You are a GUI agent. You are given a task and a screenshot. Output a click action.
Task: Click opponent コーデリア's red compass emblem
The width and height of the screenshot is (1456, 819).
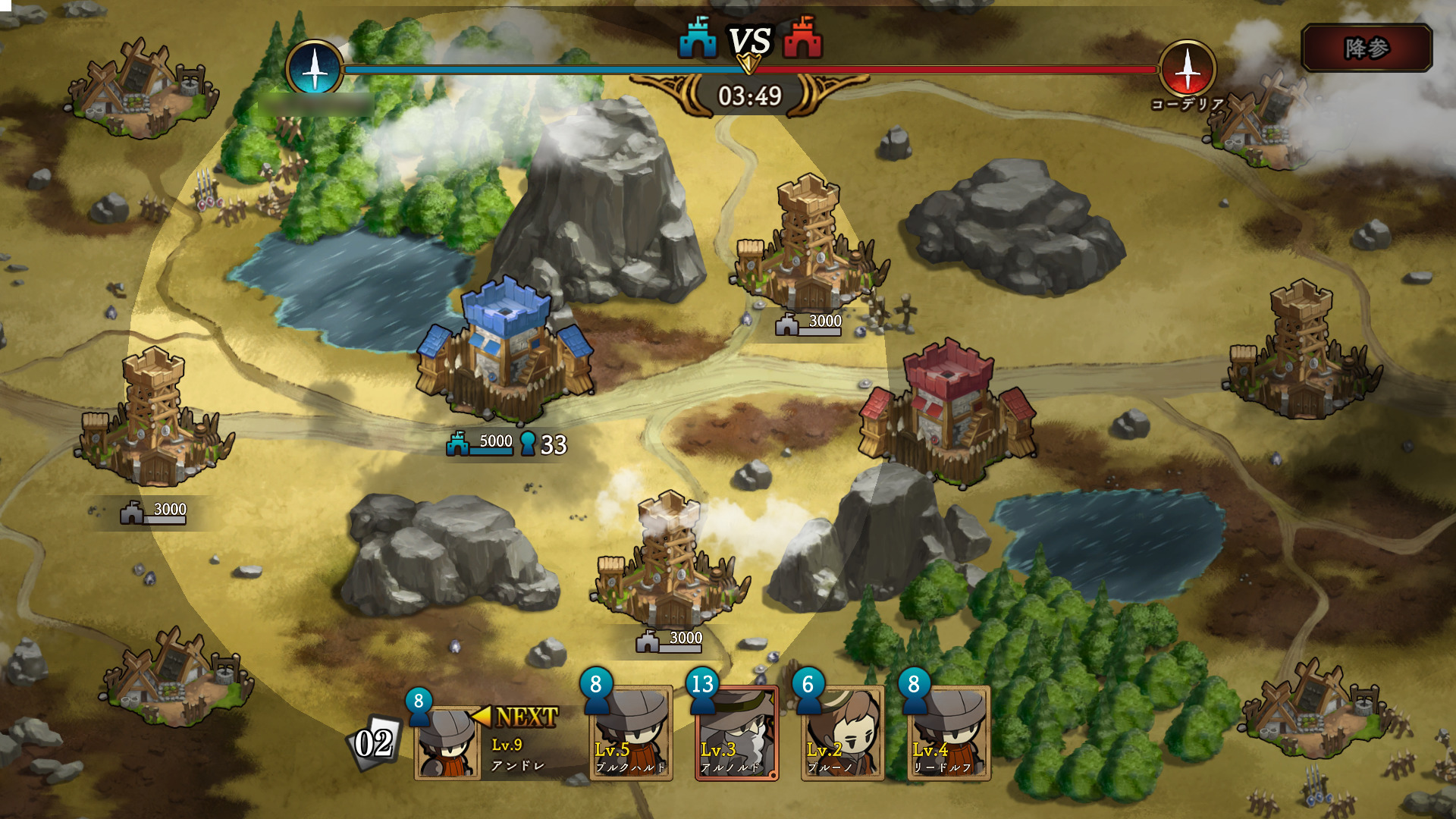tap(1188, 69)
